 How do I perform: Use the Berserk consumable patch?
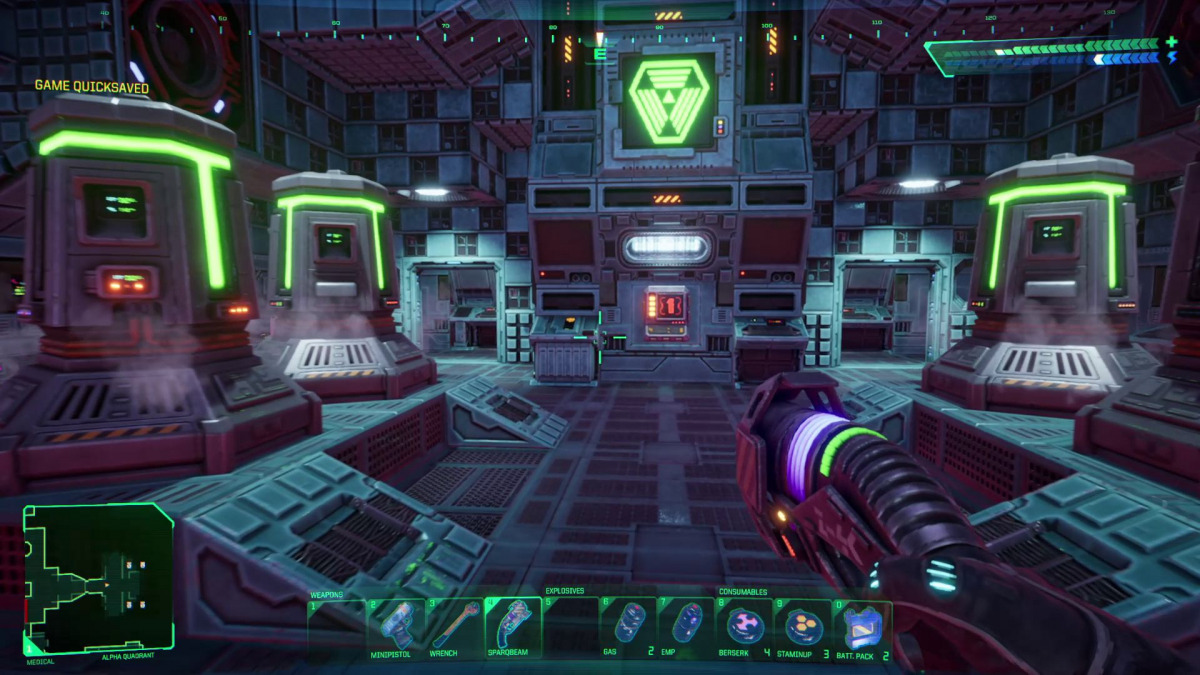745,626
